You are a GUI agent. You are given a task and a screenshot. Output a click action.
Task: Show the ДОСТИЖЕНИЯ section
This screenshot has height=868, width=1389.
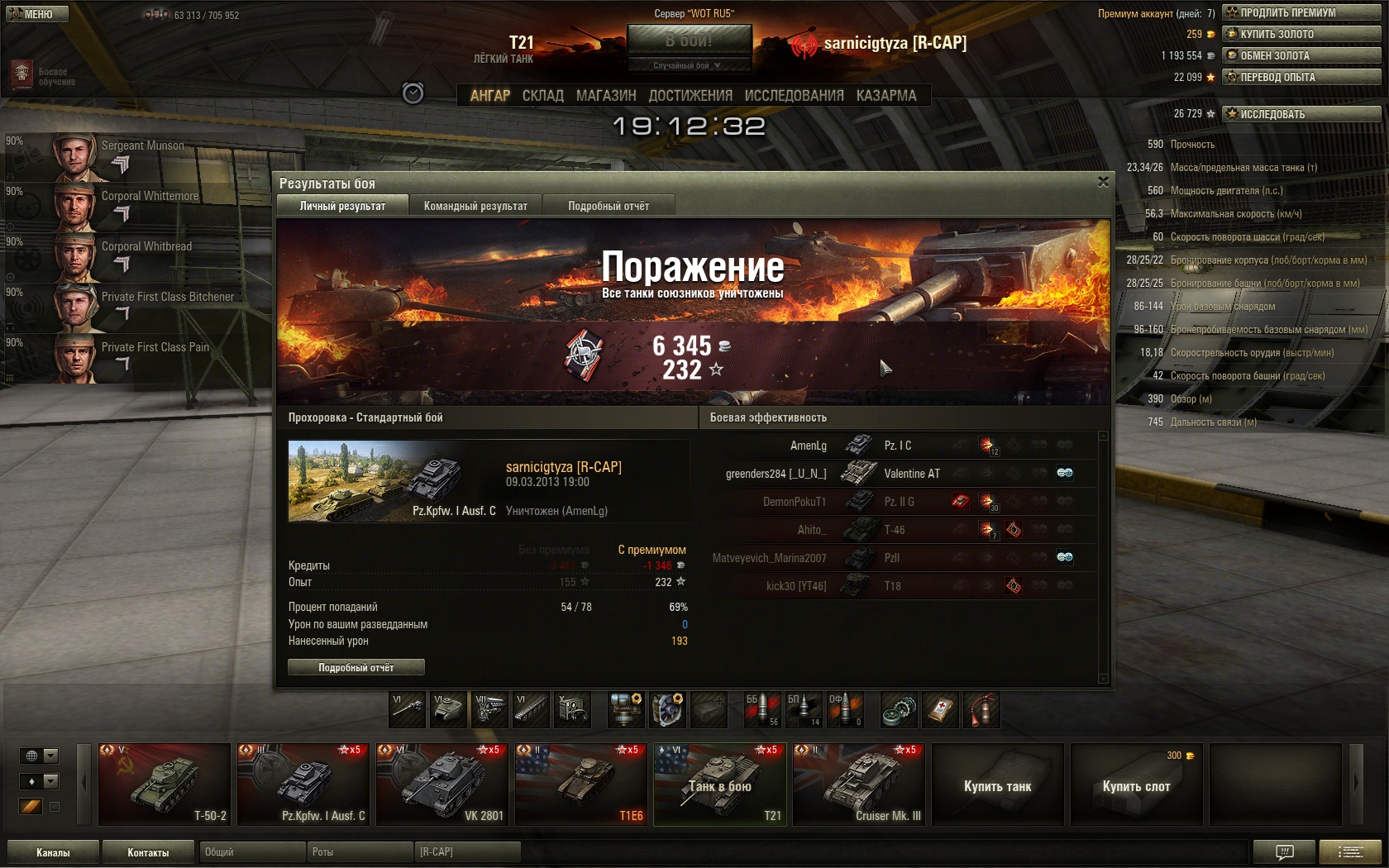click(690, 96)
